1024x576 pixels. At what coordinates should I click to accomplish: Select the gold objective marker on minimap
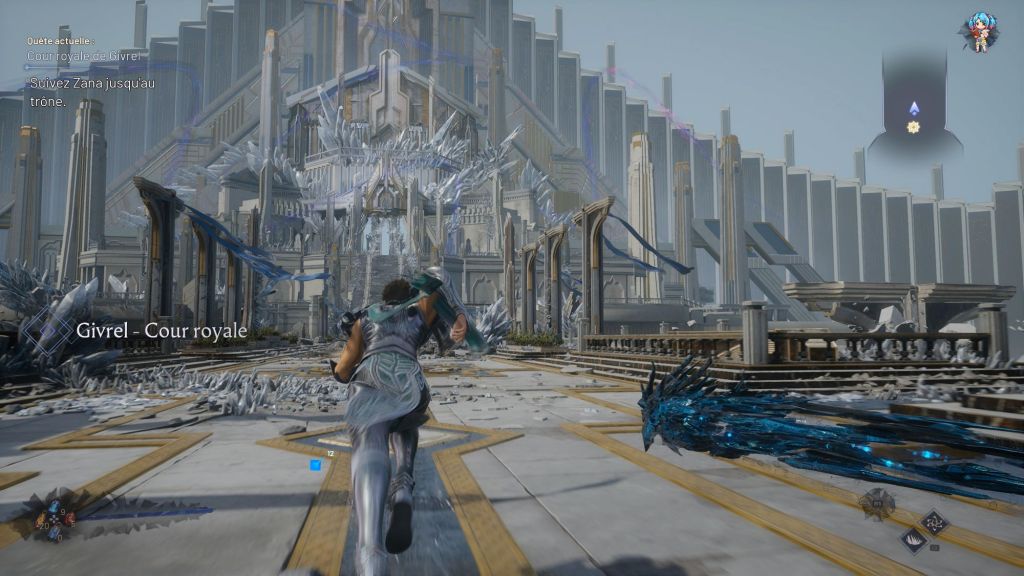pos(913,127)
